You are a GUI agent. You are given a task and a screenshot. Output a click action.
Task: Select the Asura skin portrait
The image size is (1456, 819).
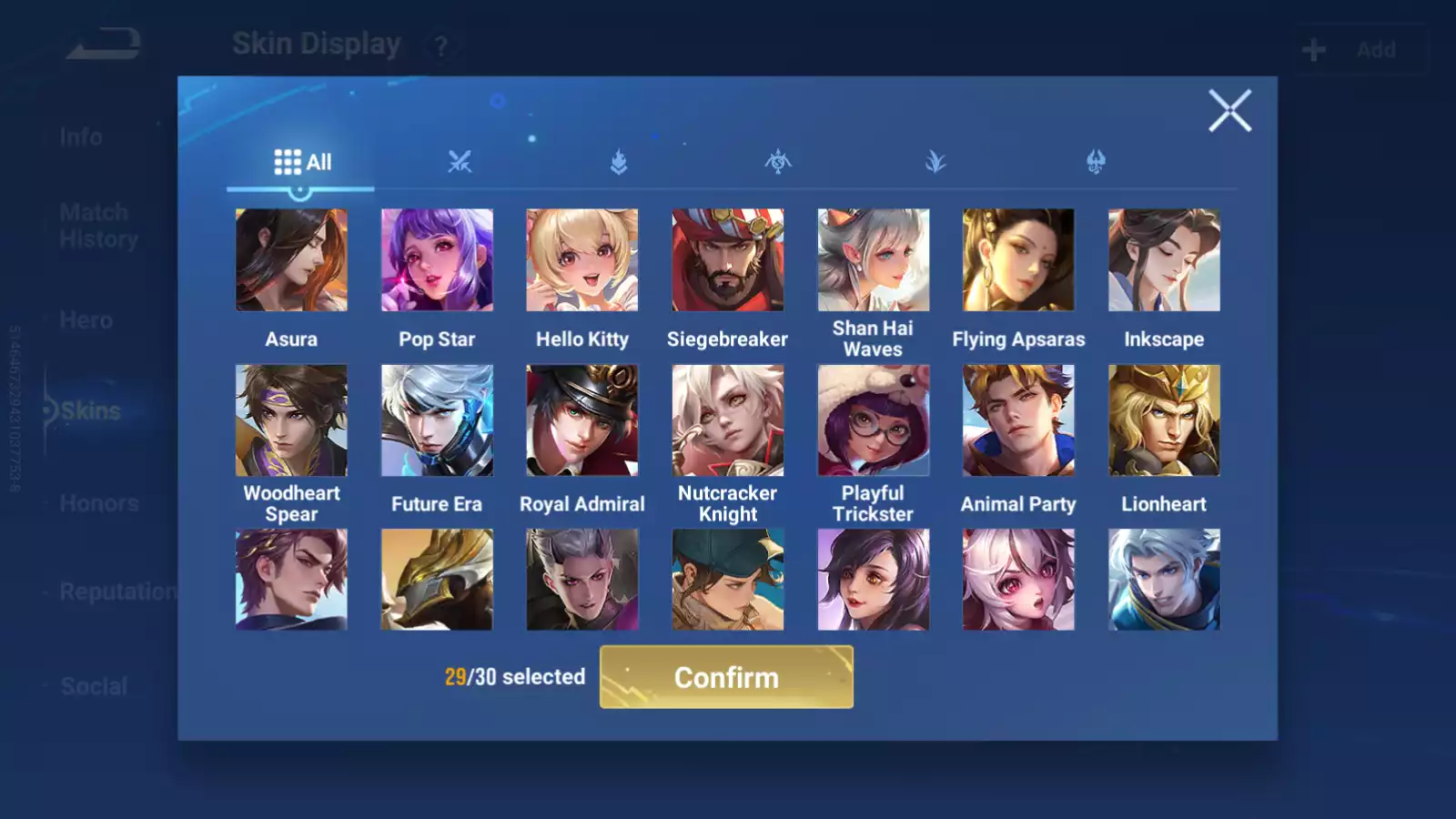[291, 260]
